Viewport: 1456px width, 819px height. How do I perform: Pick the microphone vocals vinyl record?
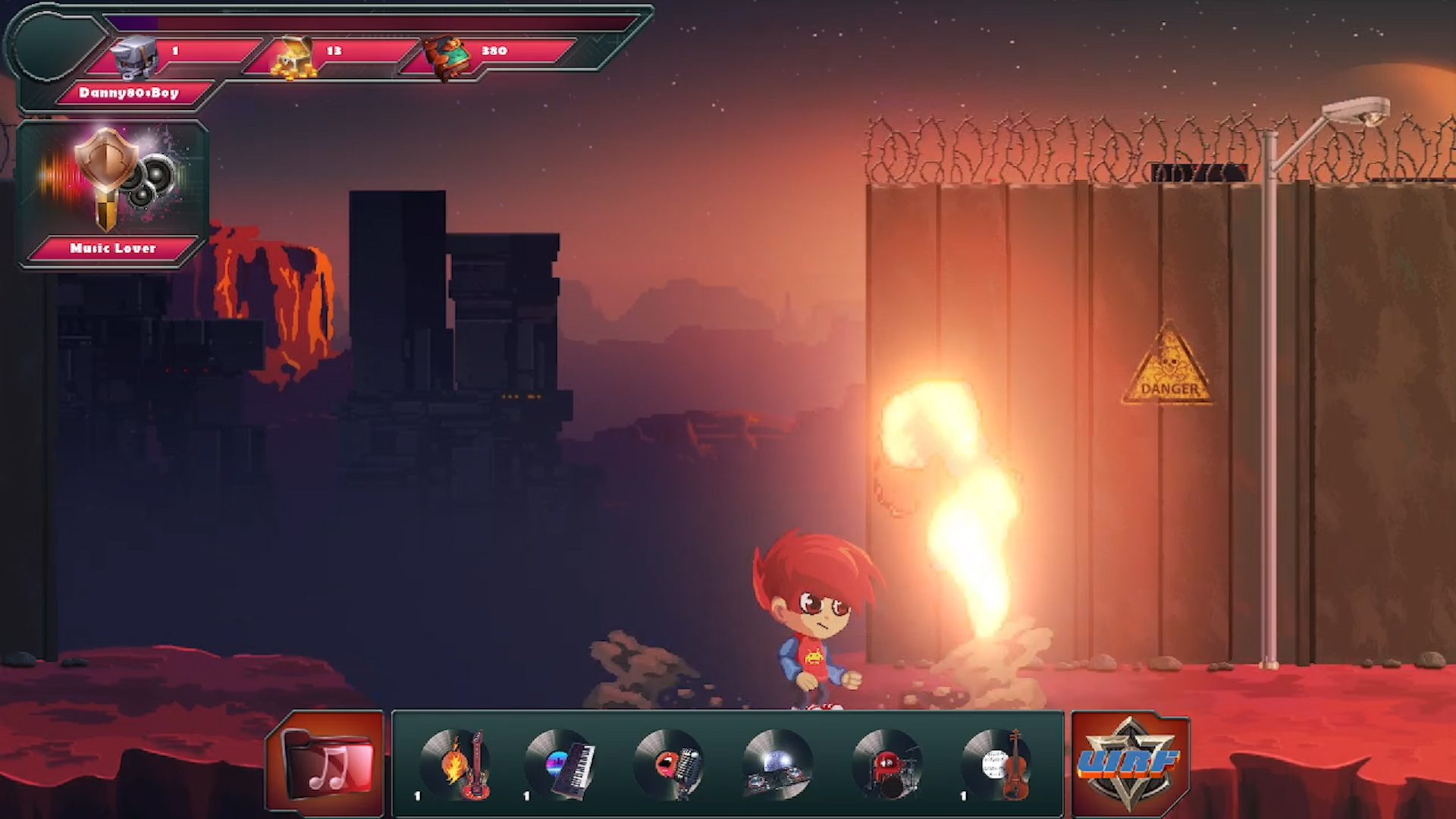(670, 764)
